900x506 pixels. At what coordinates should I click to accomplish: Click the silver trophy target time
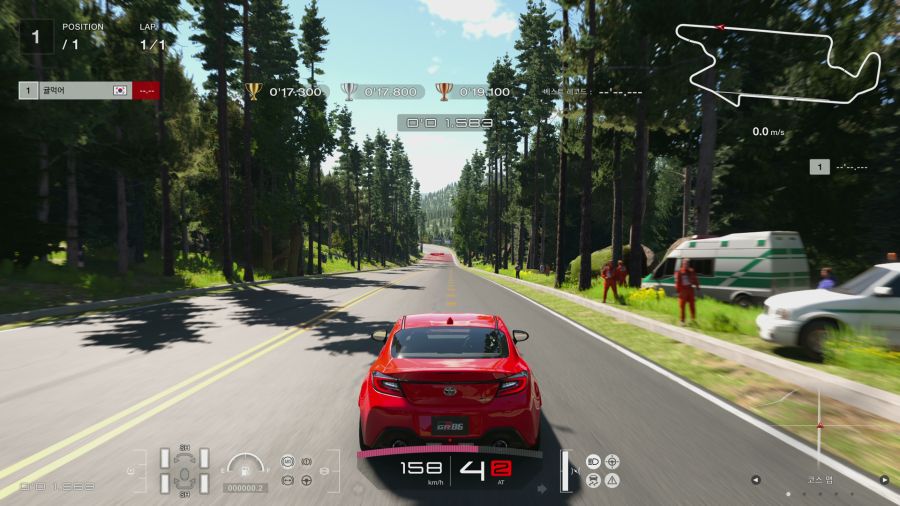point(379,91)
